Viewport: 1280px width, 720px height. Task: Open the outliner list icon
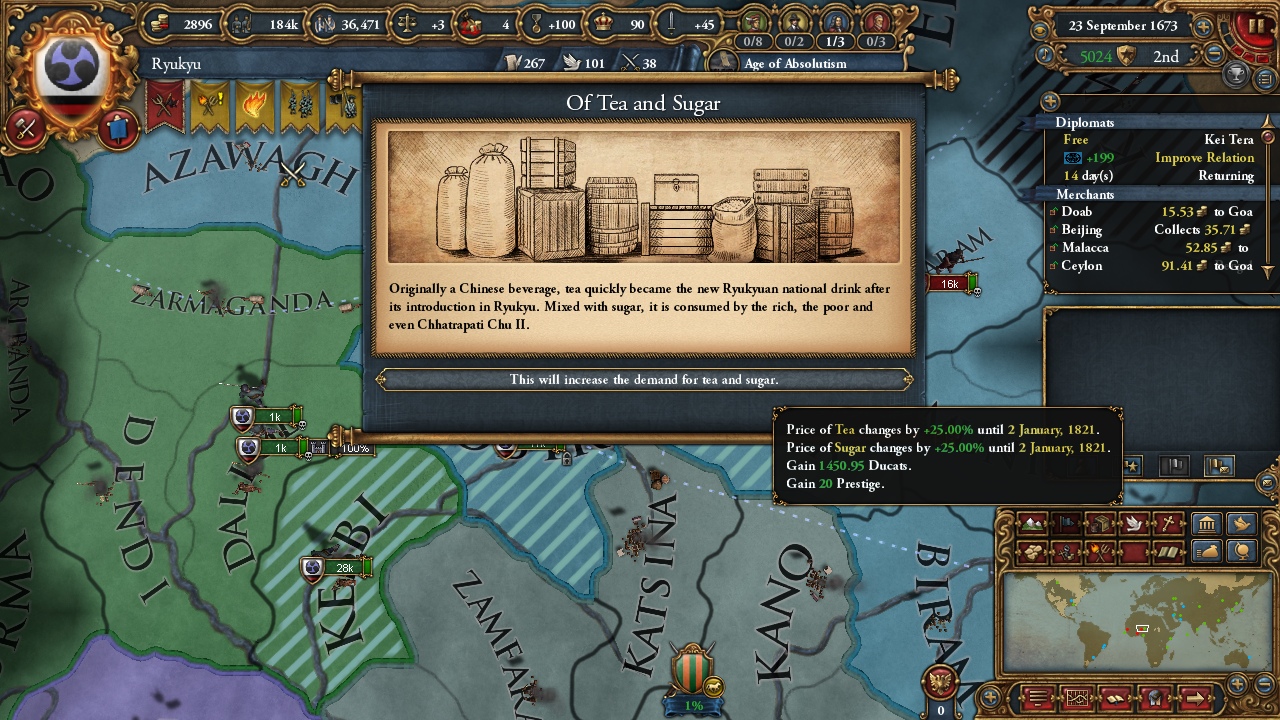coord(1265,78)
